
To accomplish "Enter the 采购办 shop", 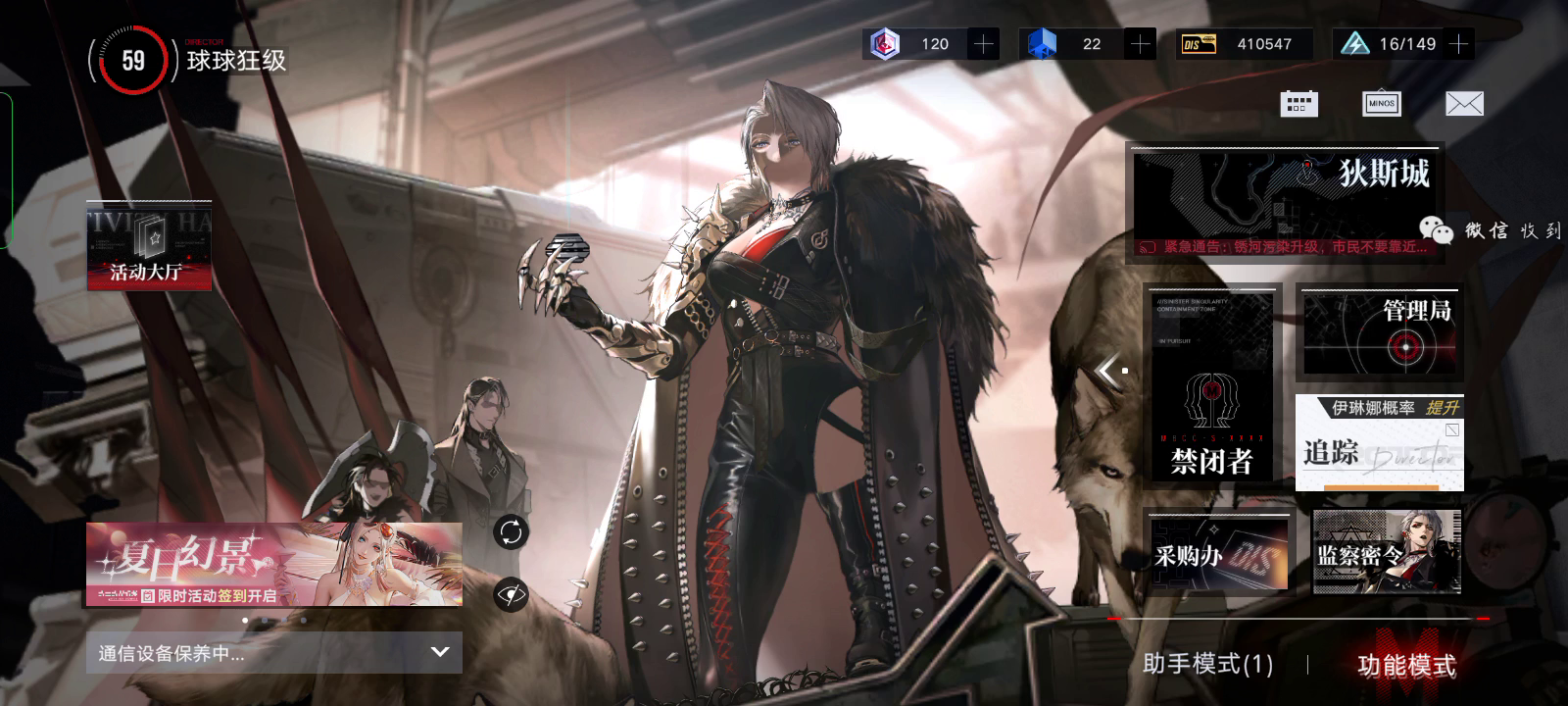I will (1220, 554).
